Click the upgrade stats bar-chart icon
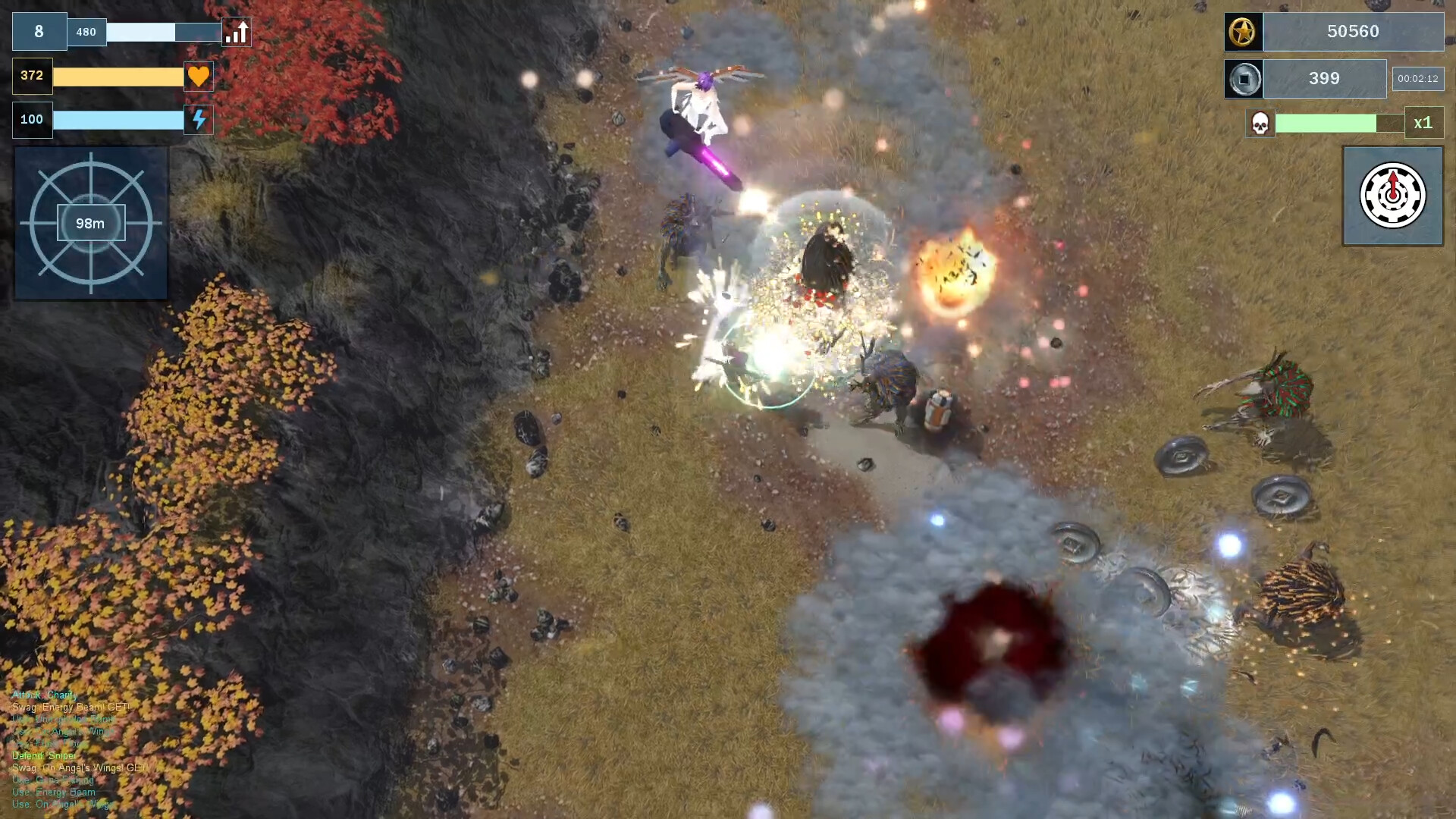This screenshot has width=1456, height=819. pyautogui.click(x=237, y=32)
